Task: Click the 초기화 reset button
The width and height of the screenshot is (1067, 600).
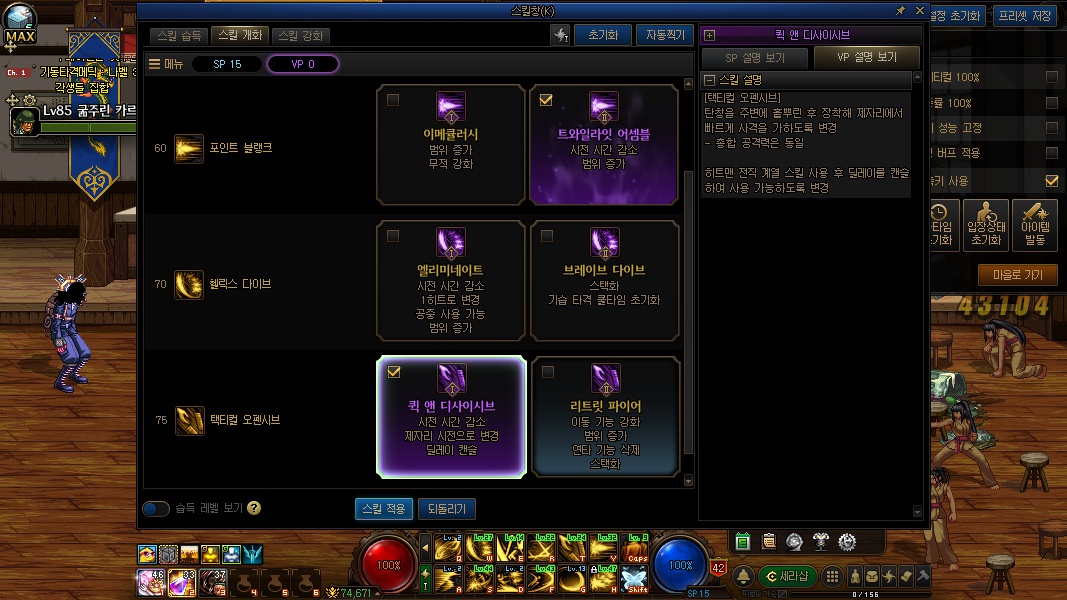Action: click(x=602, y=35)
